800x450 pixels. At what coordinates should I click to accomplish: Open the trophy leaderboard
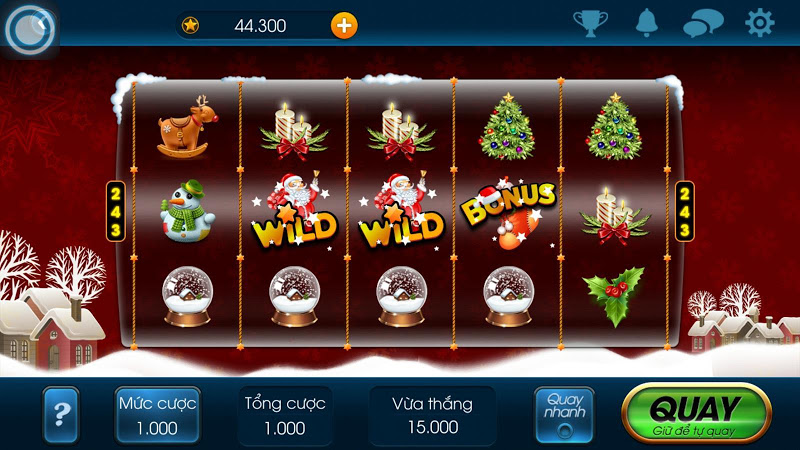[x=590, y=23]
